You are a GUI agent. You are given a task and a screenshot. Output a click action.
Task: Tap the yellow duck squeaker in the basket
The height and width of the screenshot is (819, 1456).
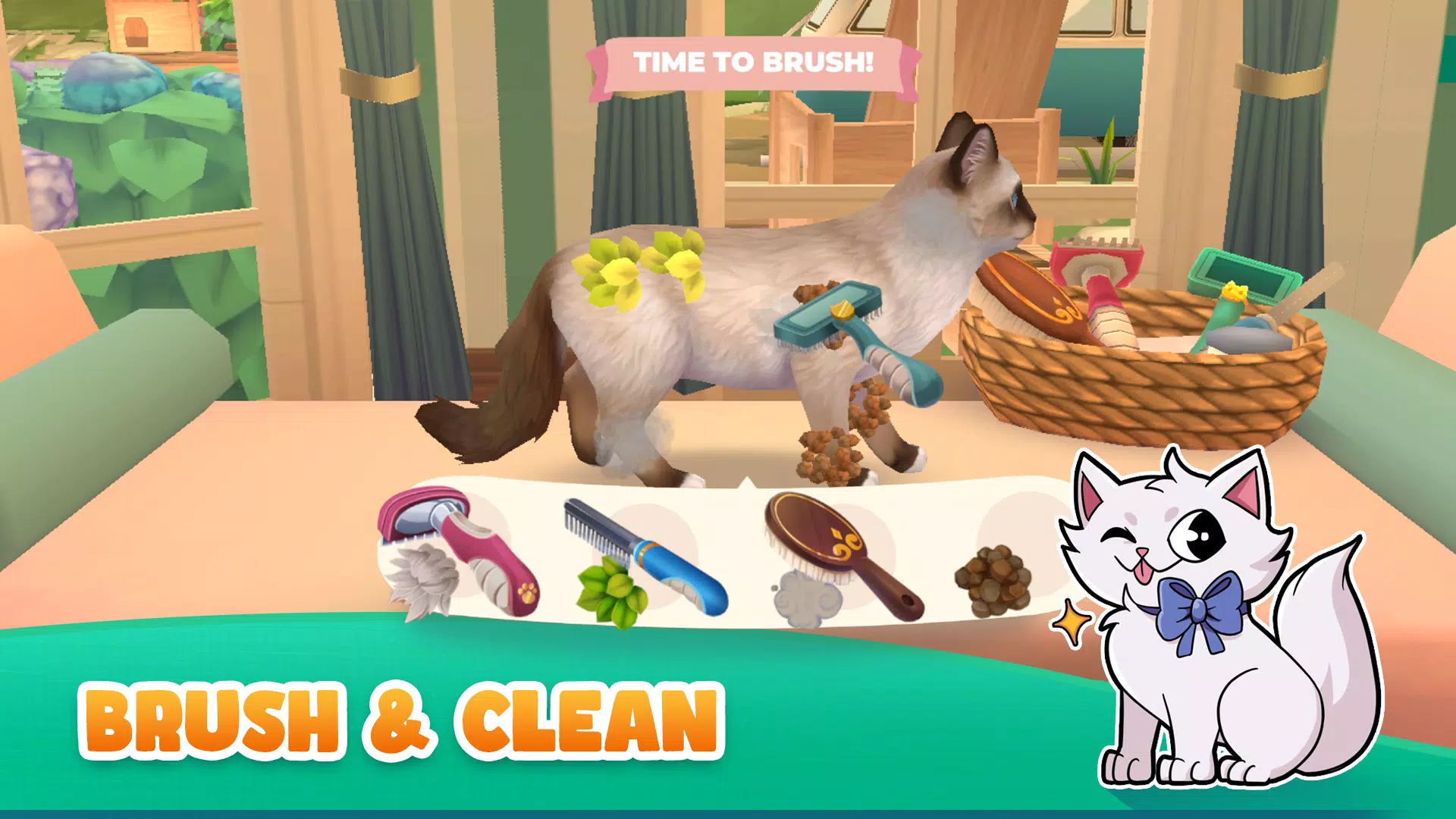(1235, 292)
